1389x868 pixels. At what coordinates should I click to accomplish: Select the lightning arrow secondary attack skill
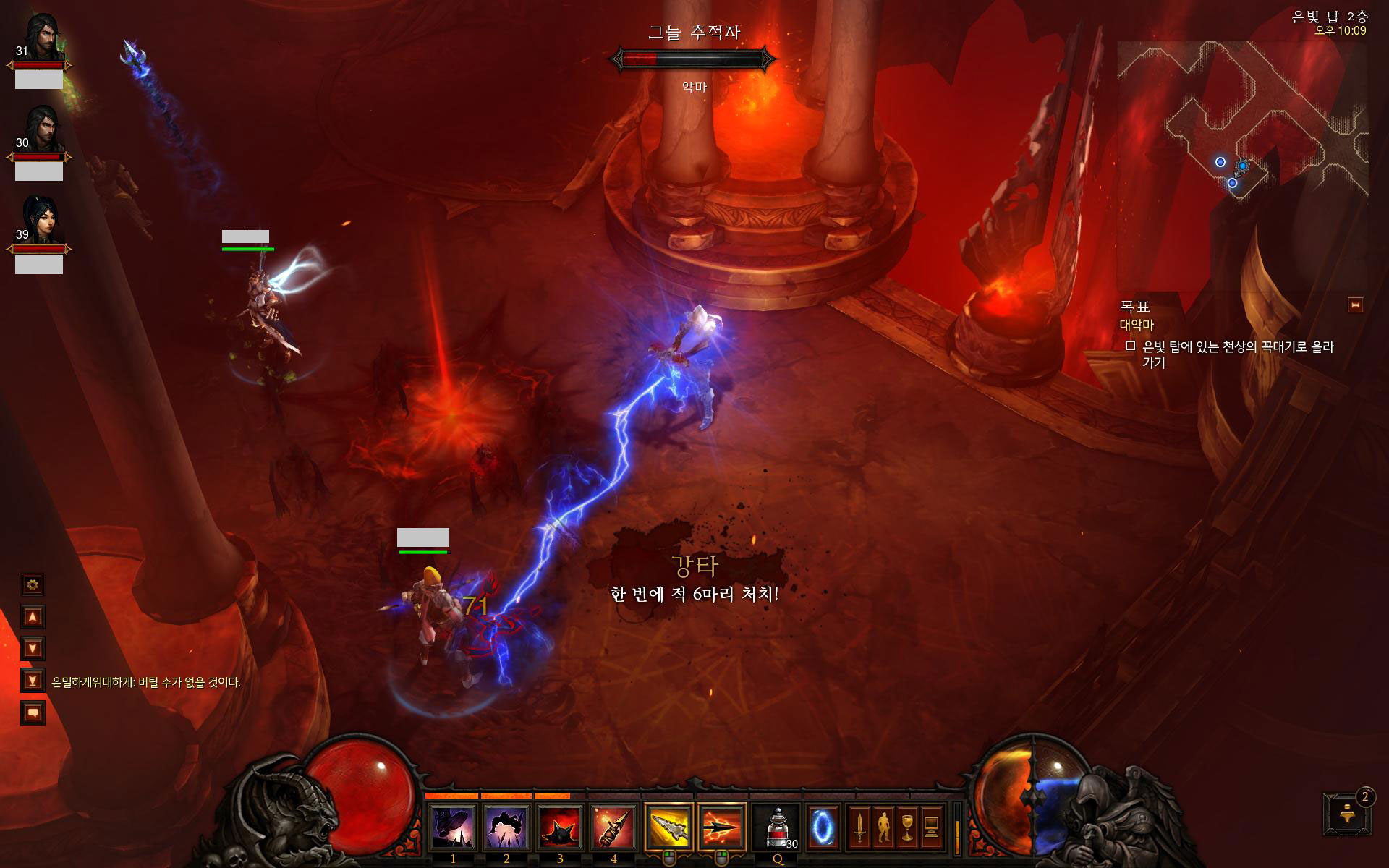(x=721, y=826)
